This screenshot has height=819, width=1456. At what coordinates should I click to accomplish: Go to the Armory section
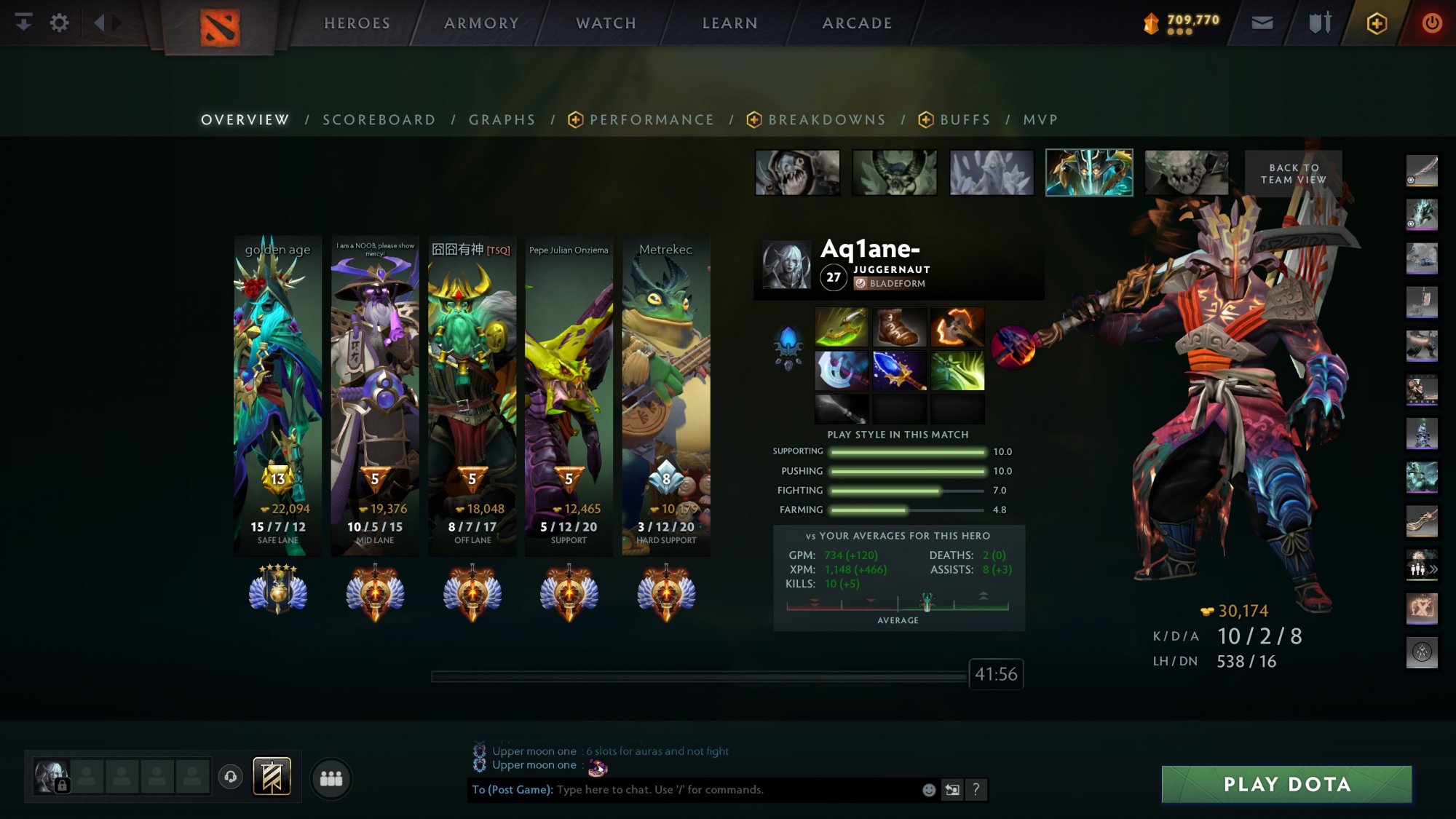click(x=481, y=23)
